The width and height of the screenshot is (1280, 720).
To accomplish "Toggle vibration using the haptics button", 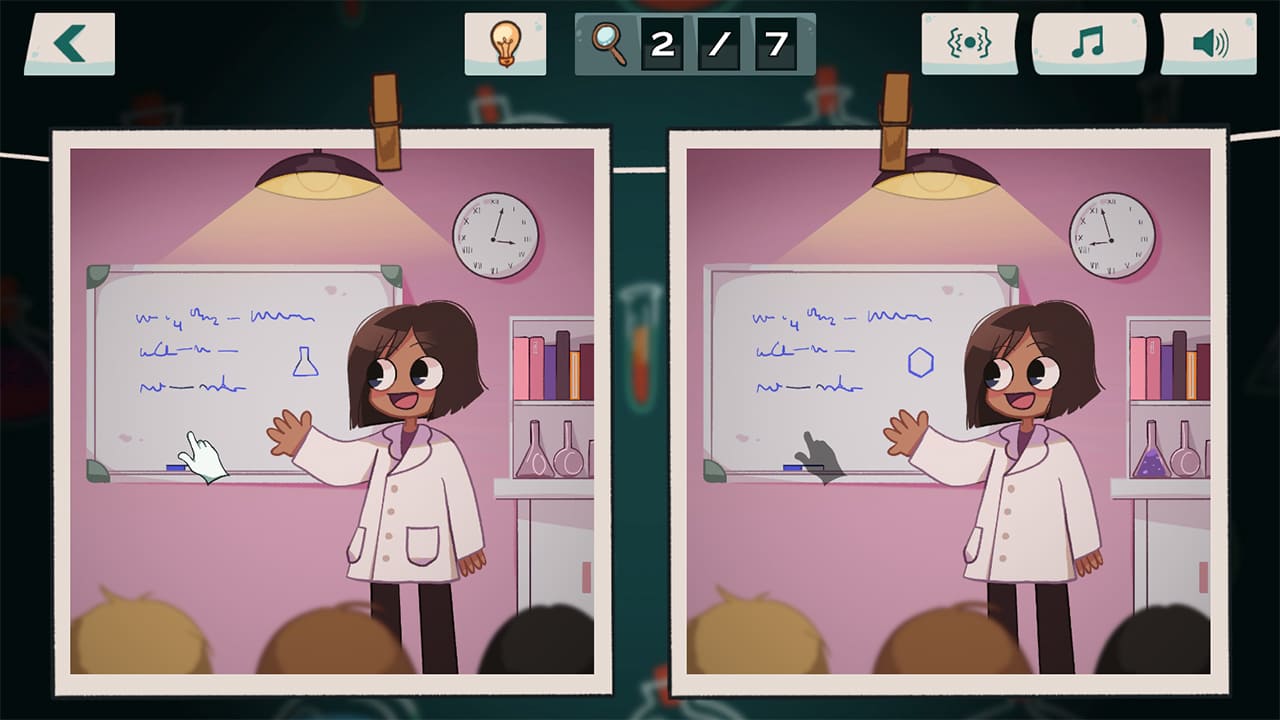I will pos(968,42).
